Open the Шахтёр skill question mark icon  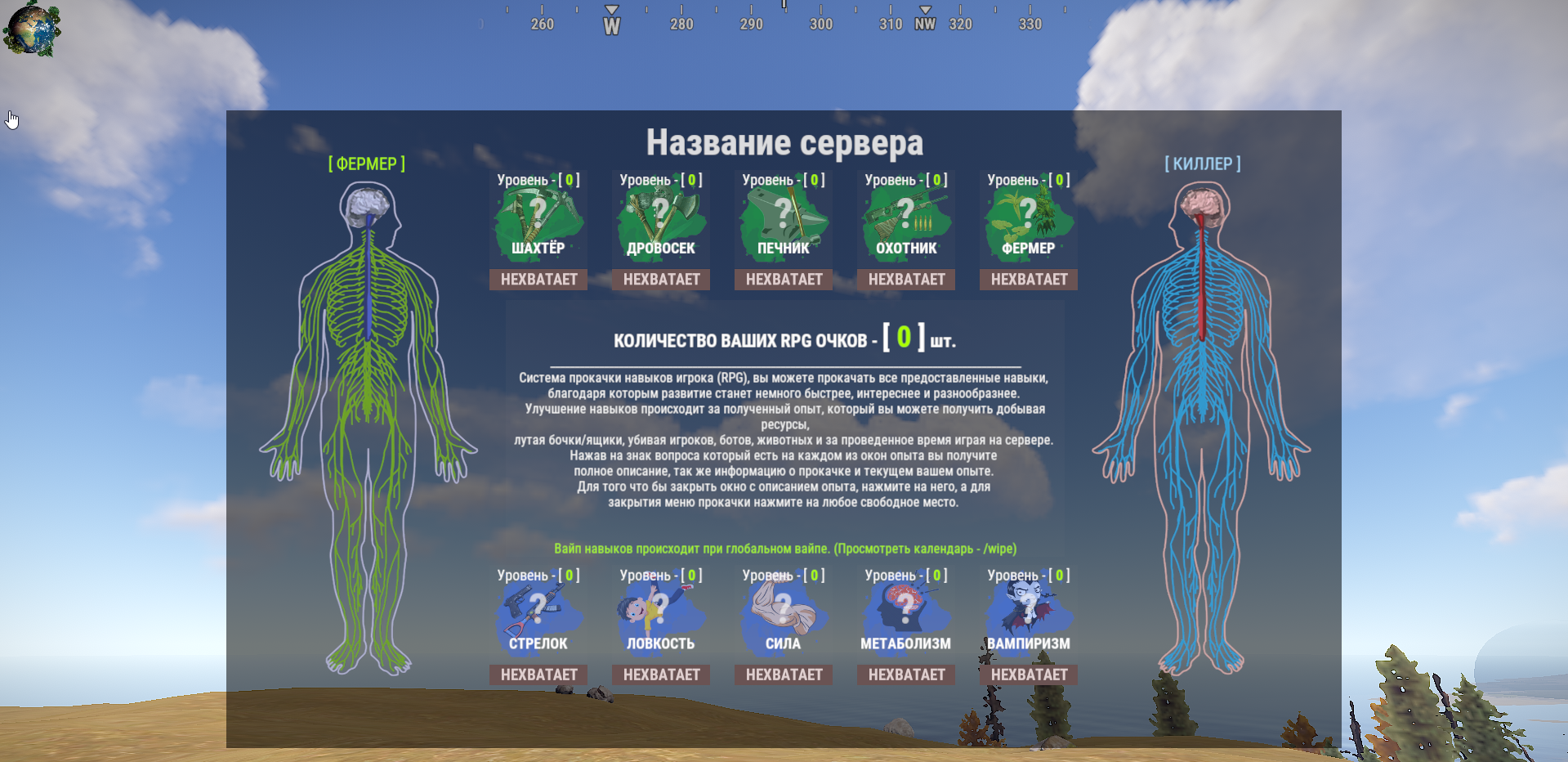click(x=538, y=214)
